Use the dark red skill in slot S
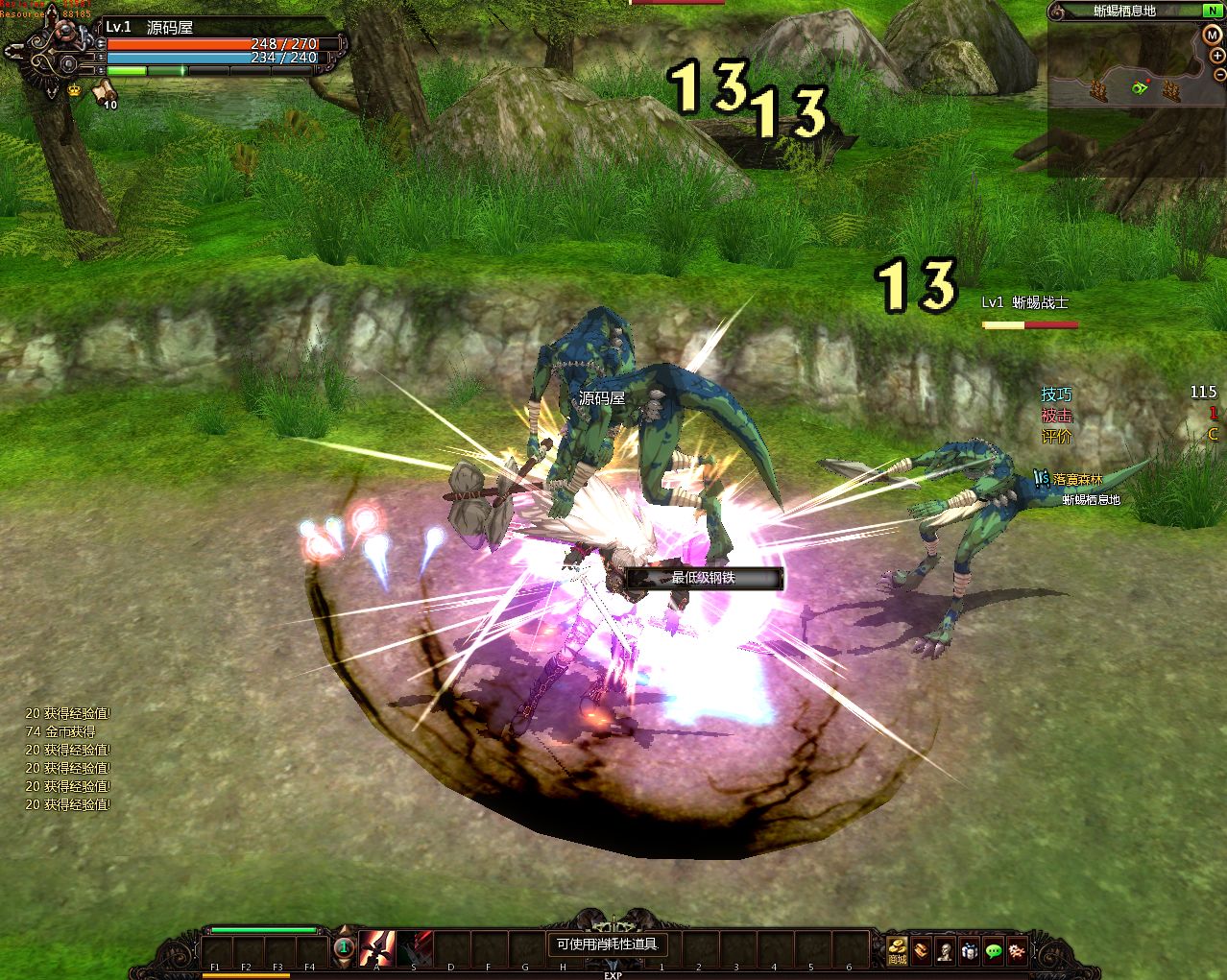The image size is (1227, 980). [415, 948]
